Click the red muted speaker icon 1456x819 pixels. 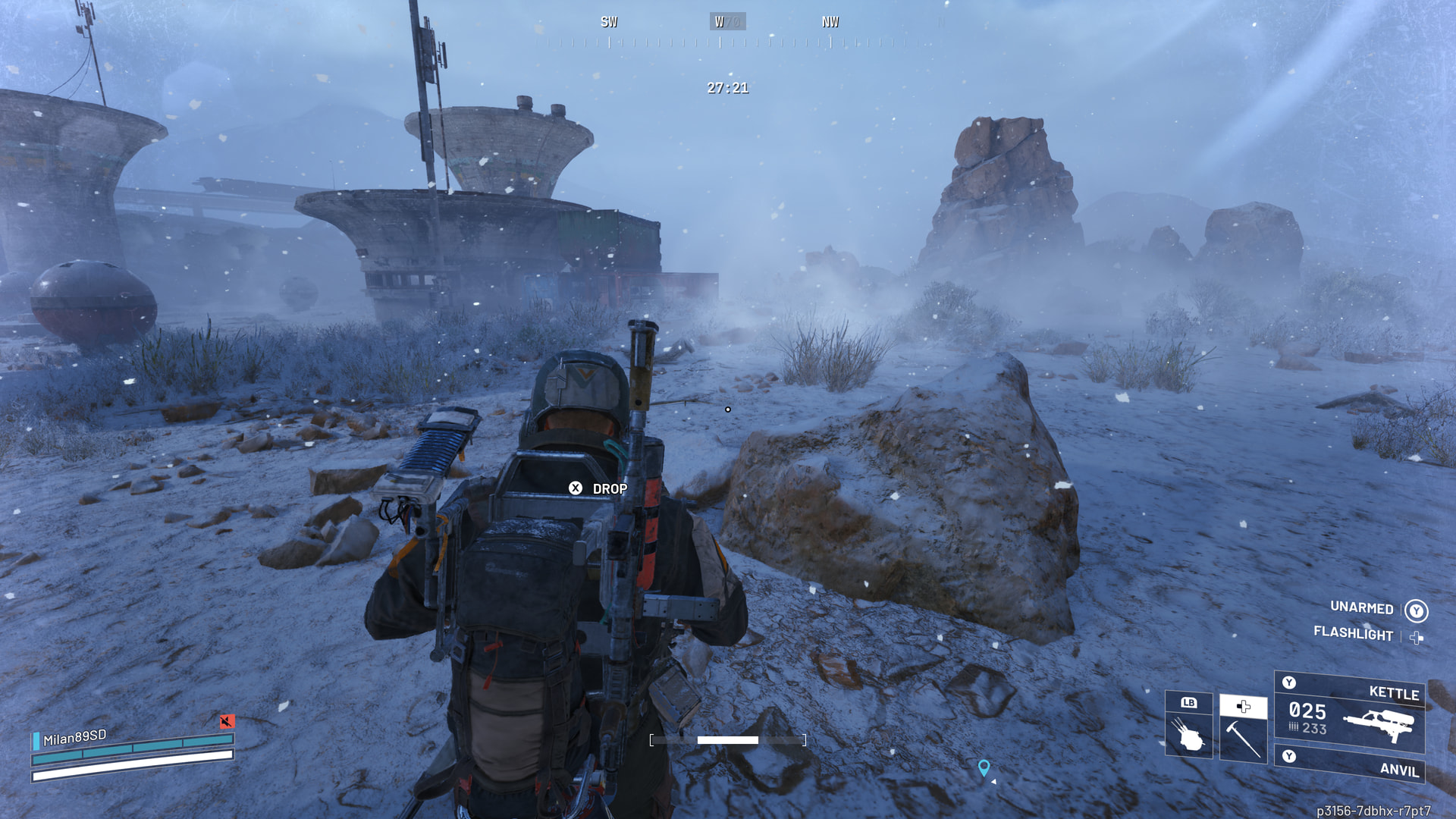227,721
